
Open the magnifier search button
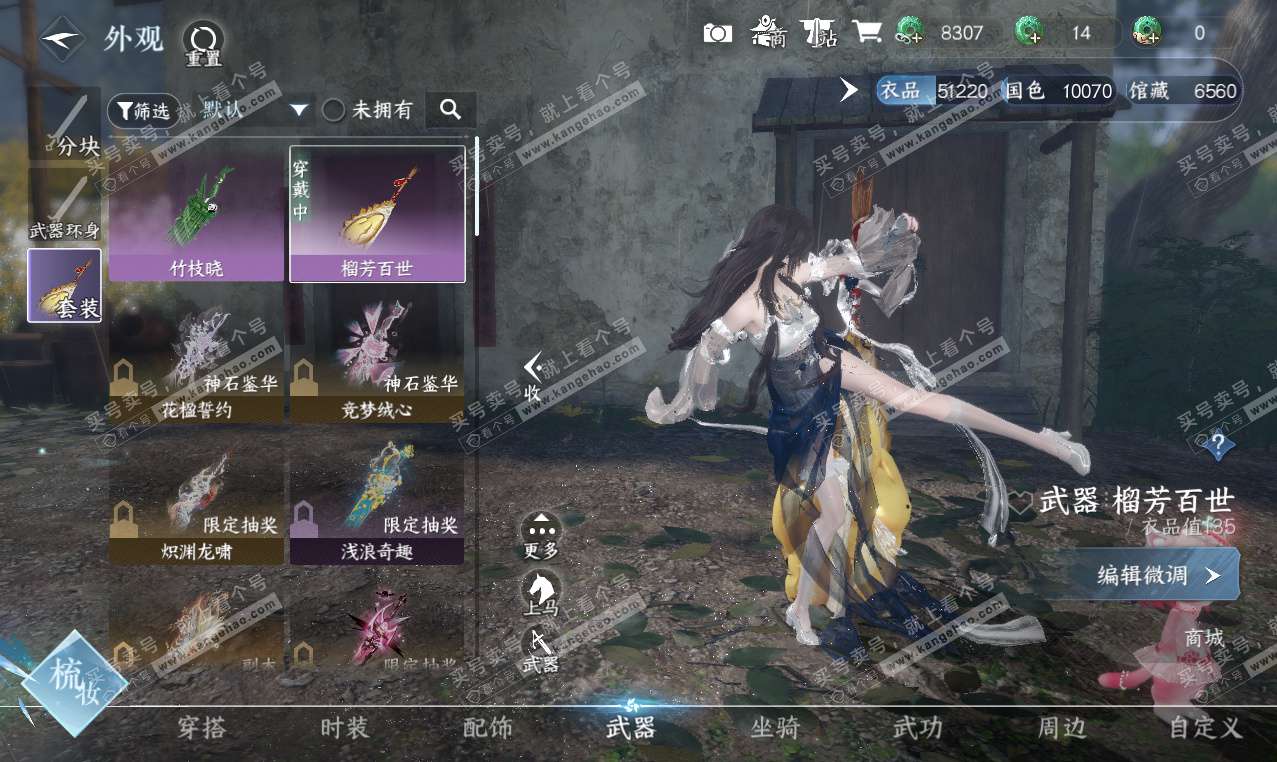pos(450,110)
